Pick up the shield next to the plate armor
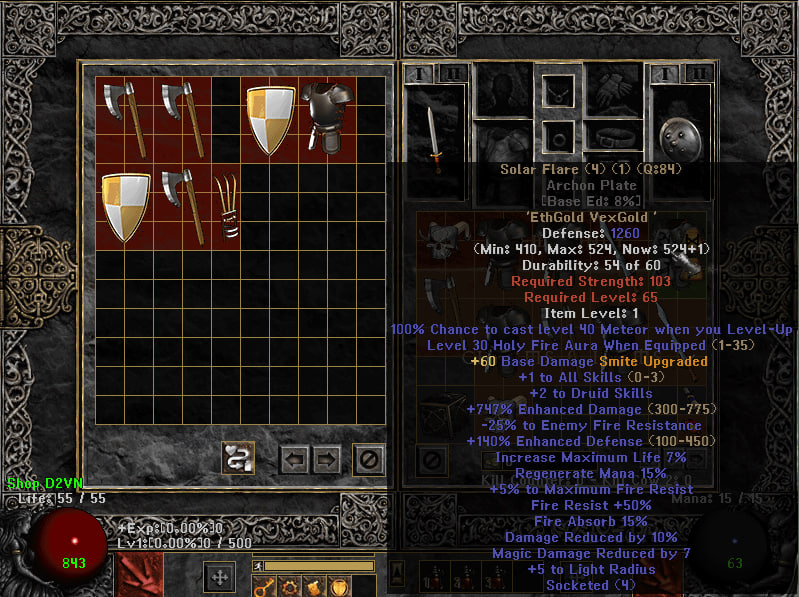 (x=270, y=119)
